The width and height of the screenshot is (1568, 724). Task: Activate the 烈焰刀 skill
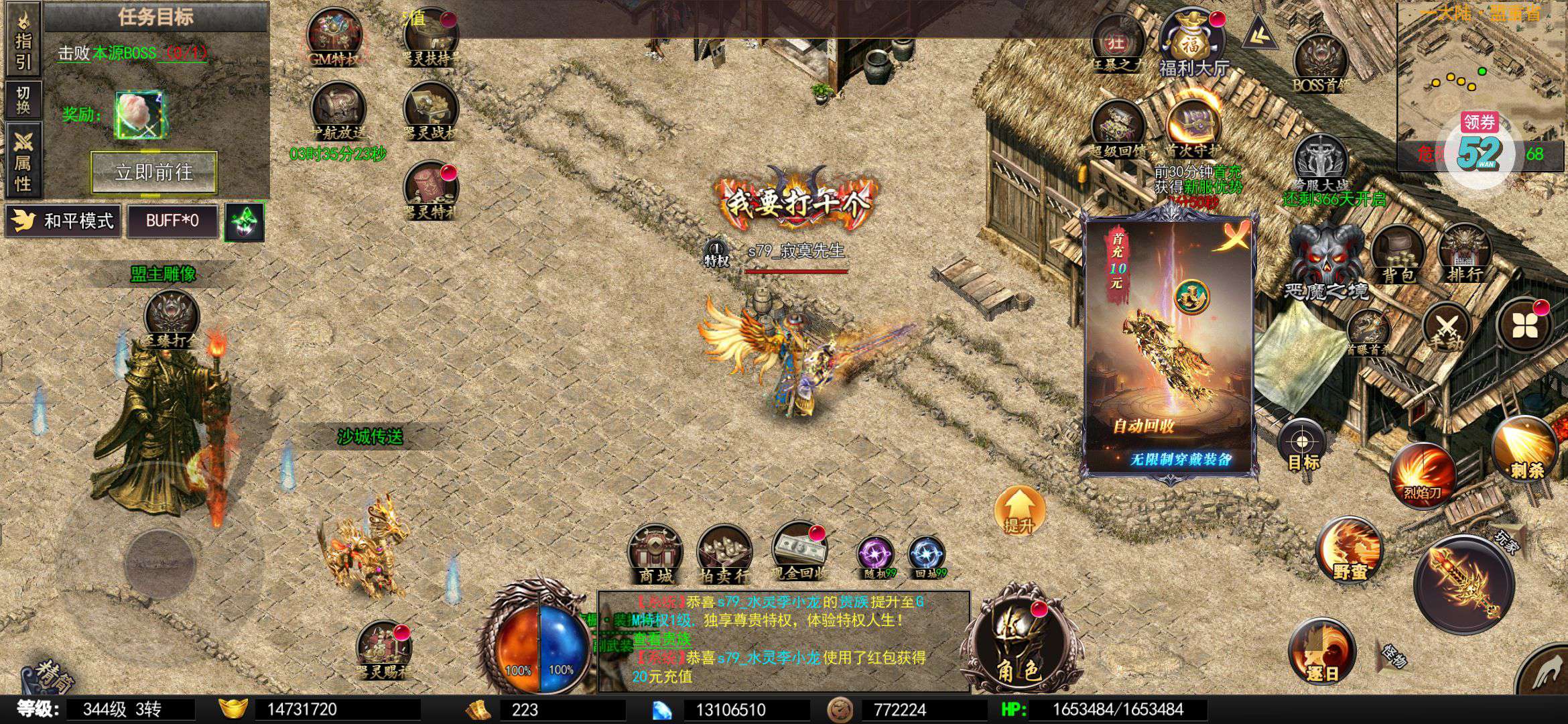pyautogui.click(x=1423, y=474)
